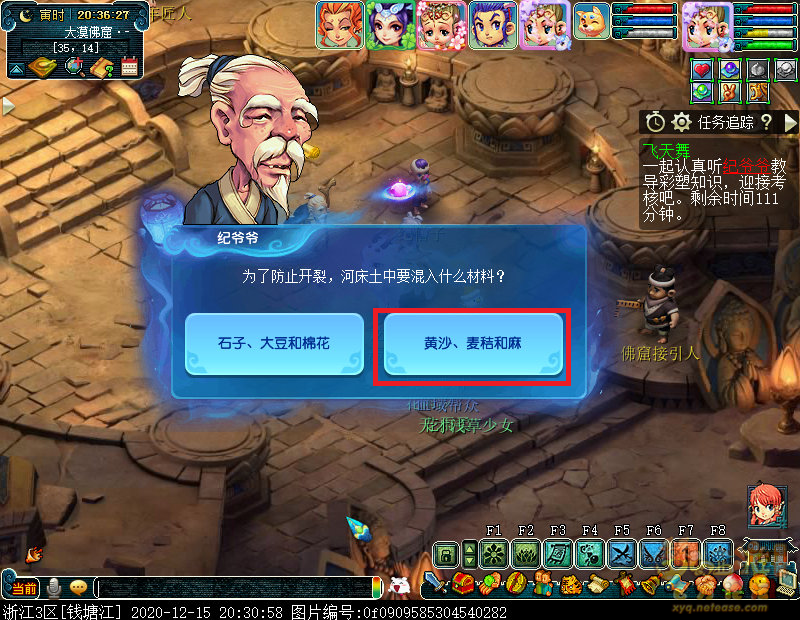Click the red heart buff icon
Viewport: 800px width, 620px height.
(702, 70)
